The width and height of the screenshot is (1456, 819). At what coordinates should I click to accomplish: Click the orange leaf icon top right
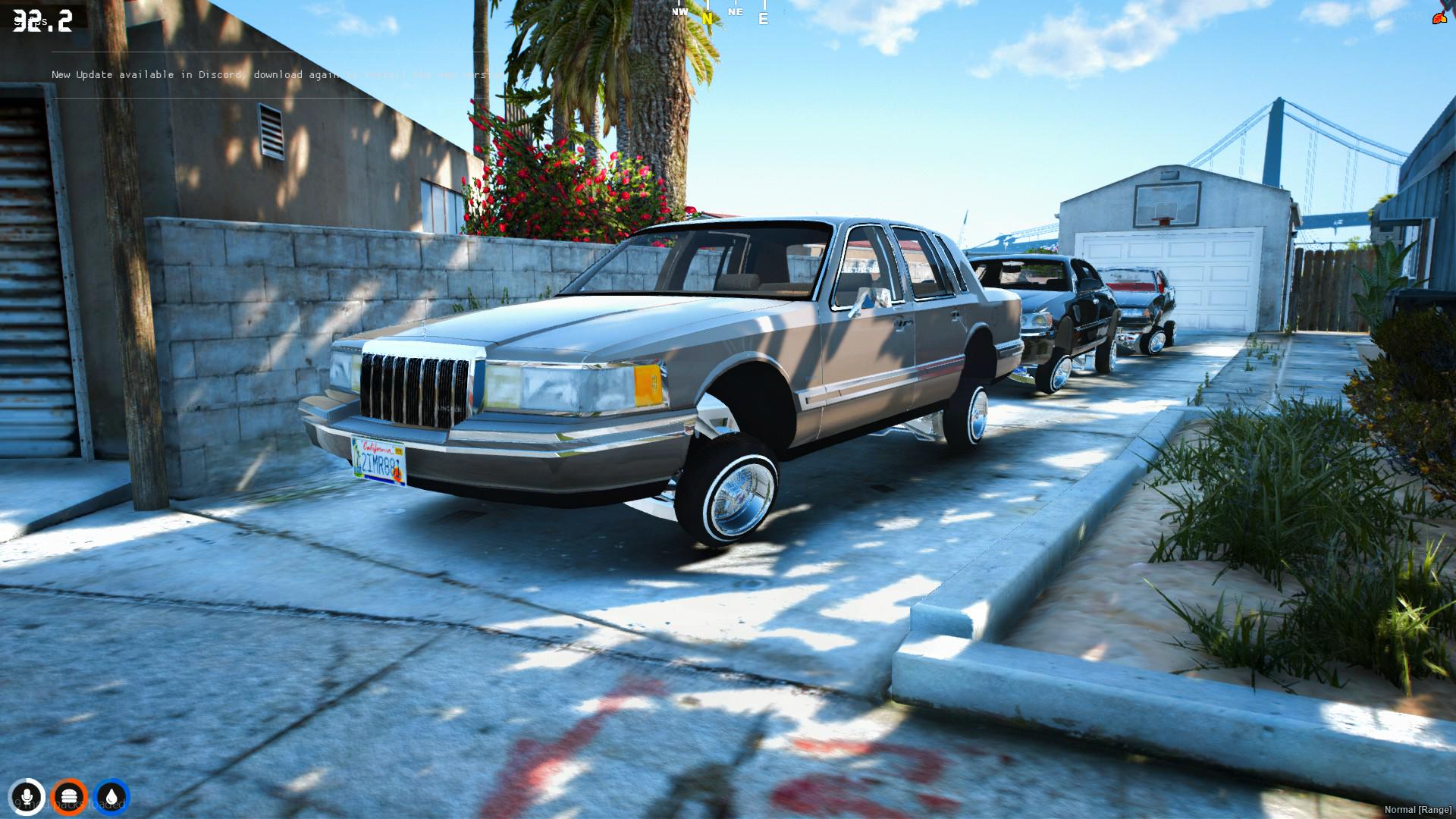click(1440, 17)
